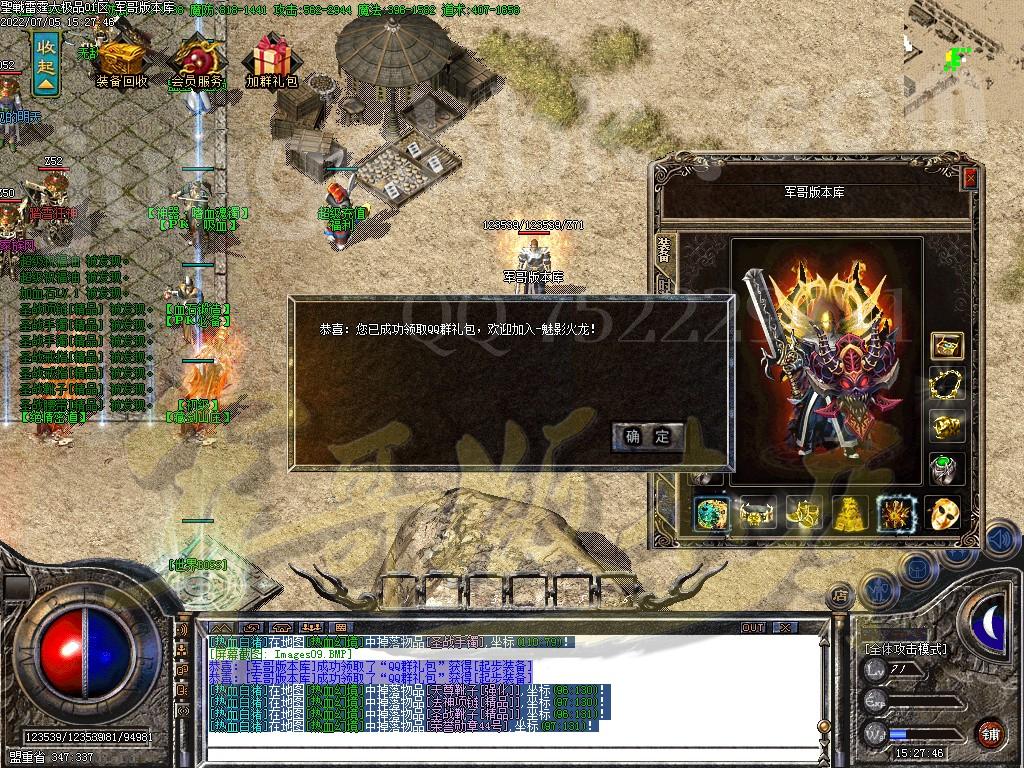This screenshot has height=768, width=1024.
Task: Claim the group gift pack (加群礼包)
Action: (x=272, y=62)
